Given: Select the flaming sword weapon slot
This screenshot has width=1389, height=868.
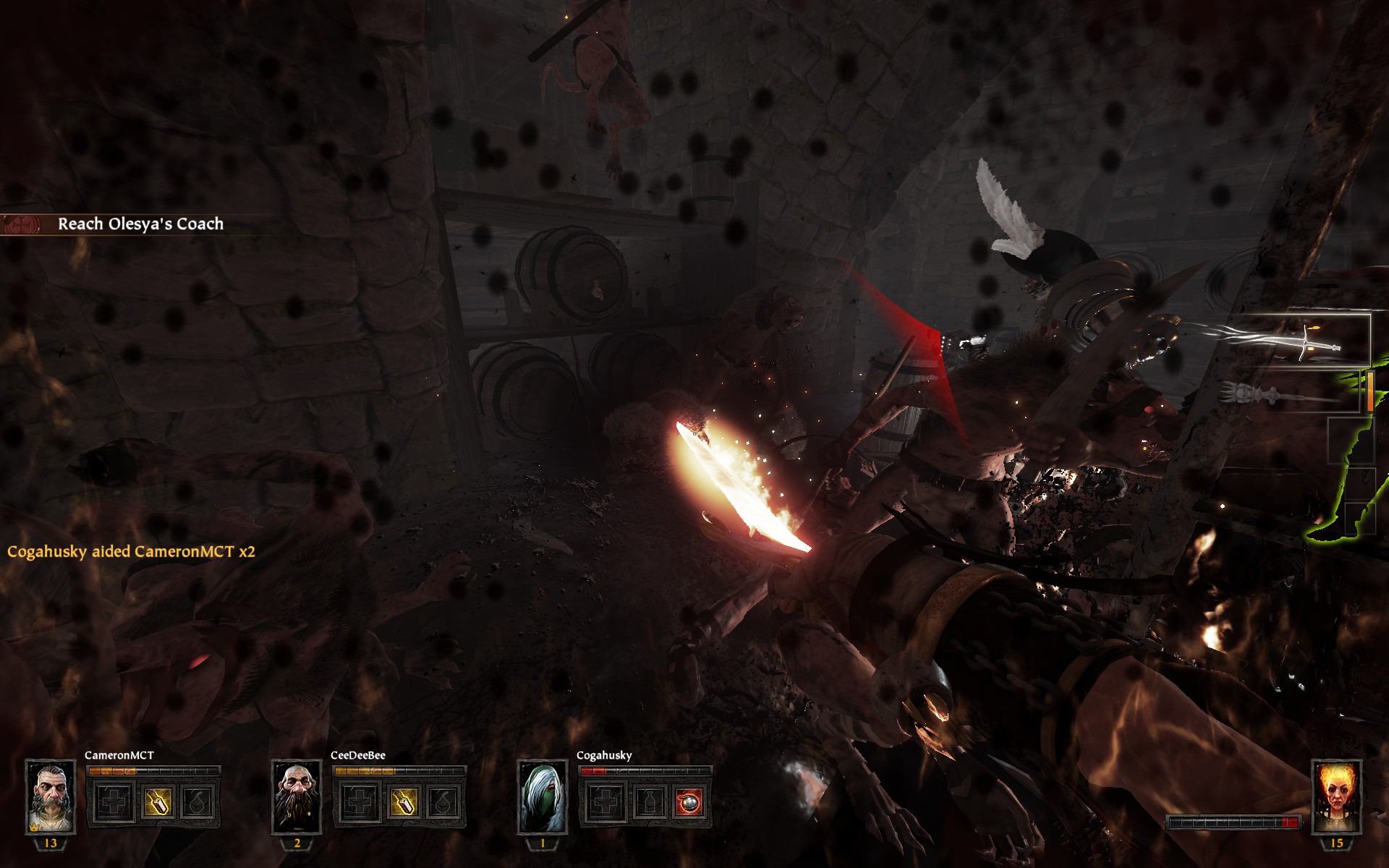Looking at the screenshot, I should (x=1299, y=341).
